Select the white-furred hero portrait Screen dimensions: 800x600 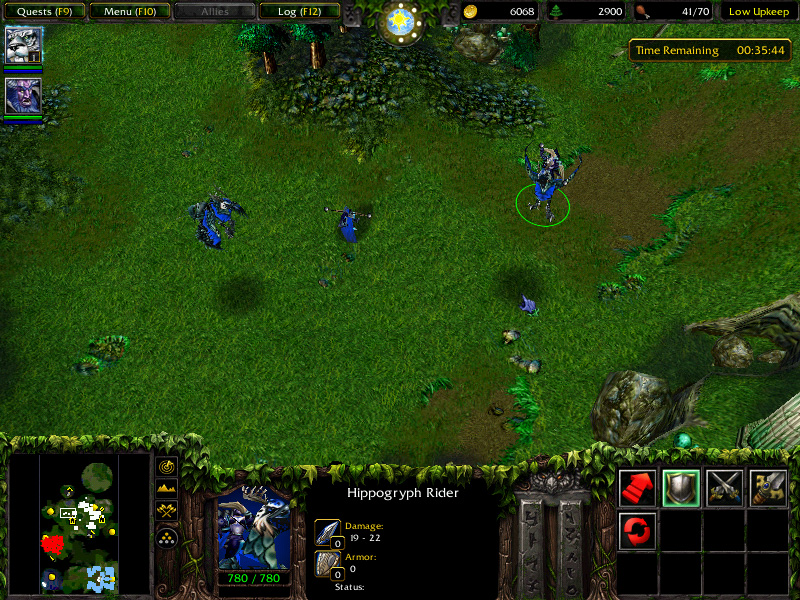(x=22, y=45)
